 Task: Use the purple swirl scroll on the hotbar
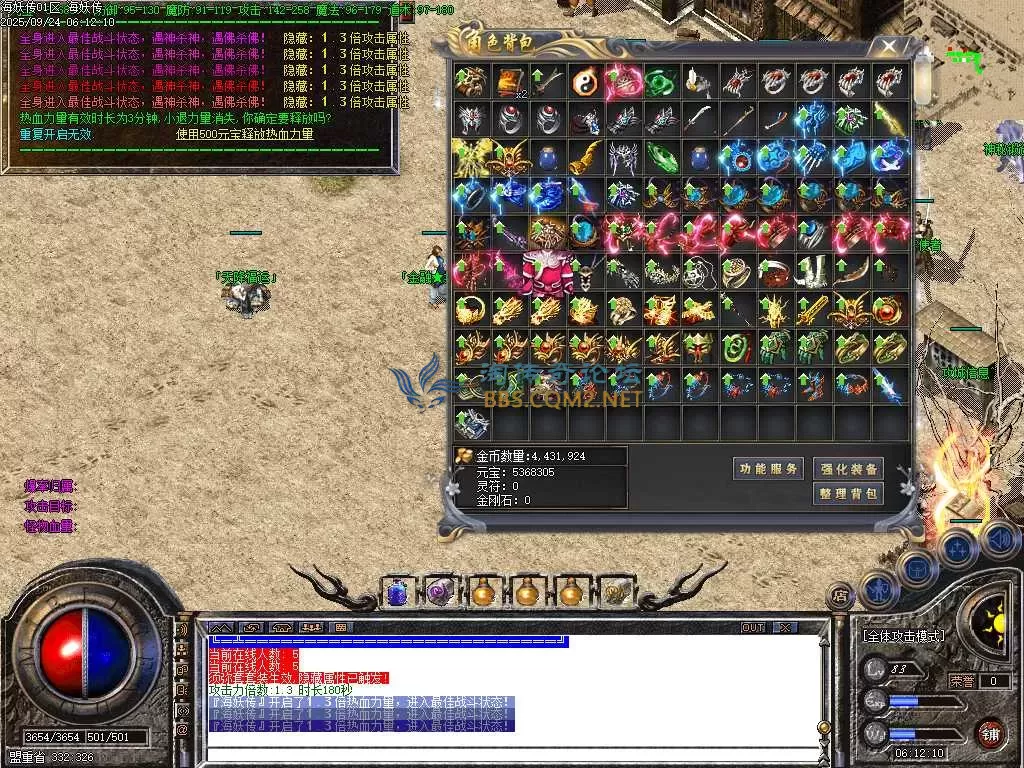point(440,593)
